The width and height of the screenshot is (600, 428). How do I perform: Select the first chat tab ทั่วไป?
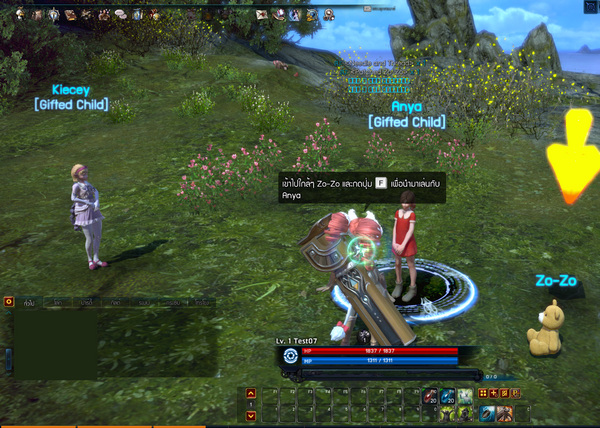pos(31,301)
